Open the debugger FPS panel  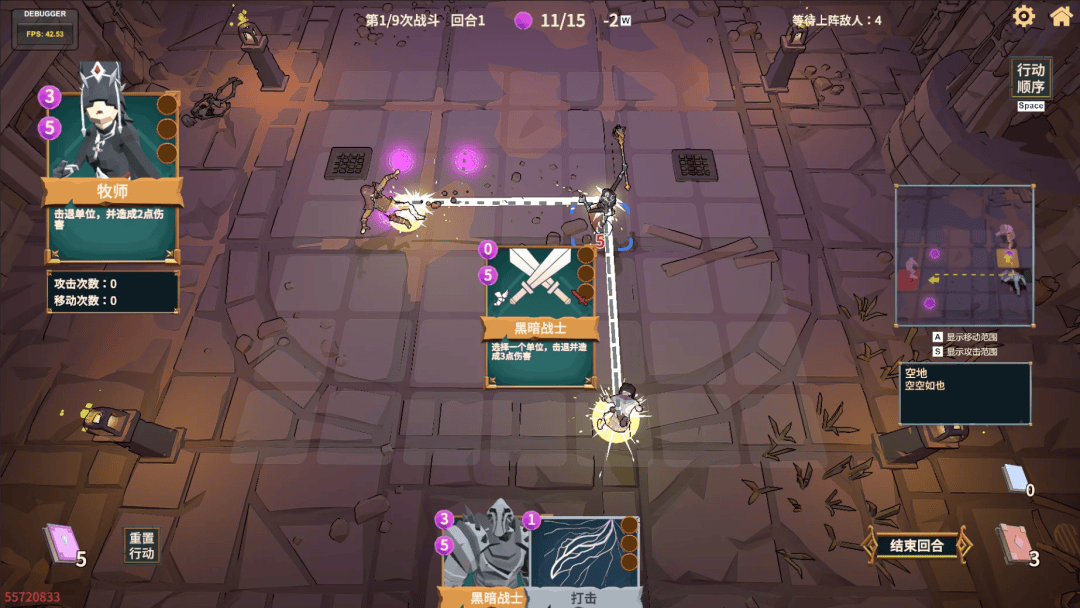click(45, 27)
